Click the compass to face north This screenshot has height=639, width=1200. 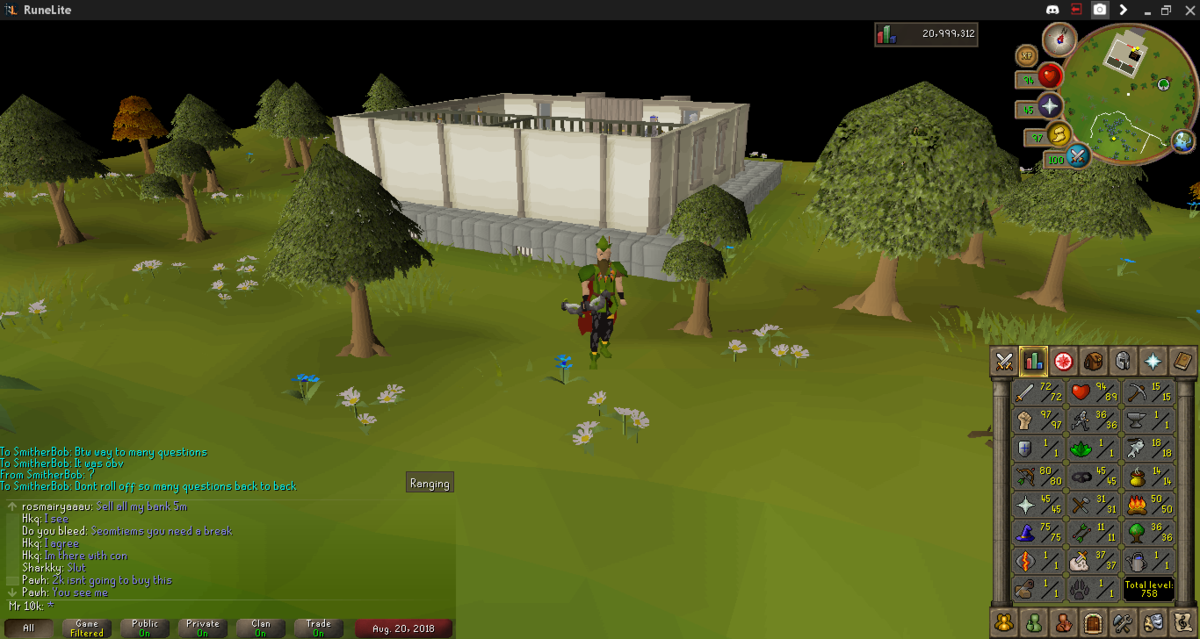[x=1058, y=40]
